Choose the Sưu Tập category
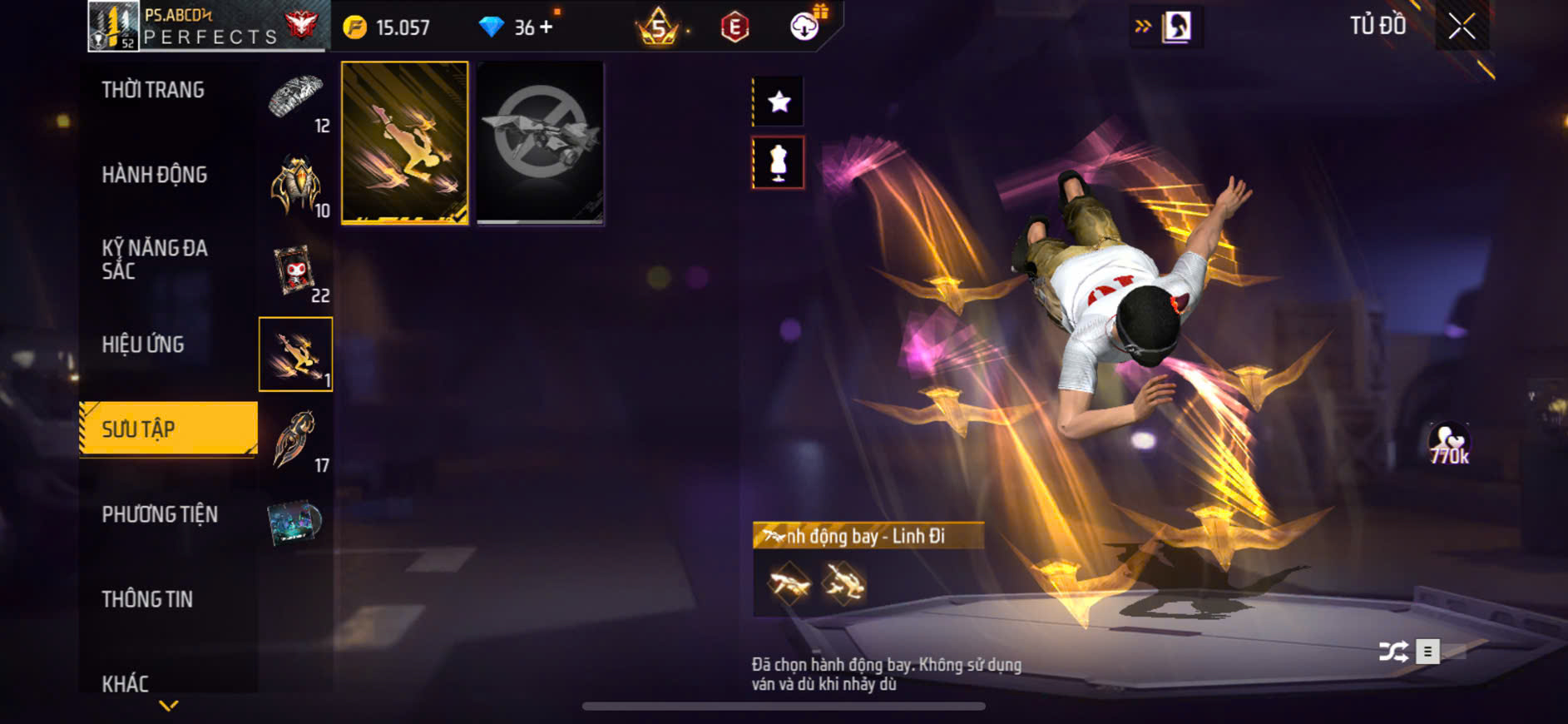Image resolution: width=1568 pixels, height=724 pixels. pyautogui.click(x=168, y=429)
